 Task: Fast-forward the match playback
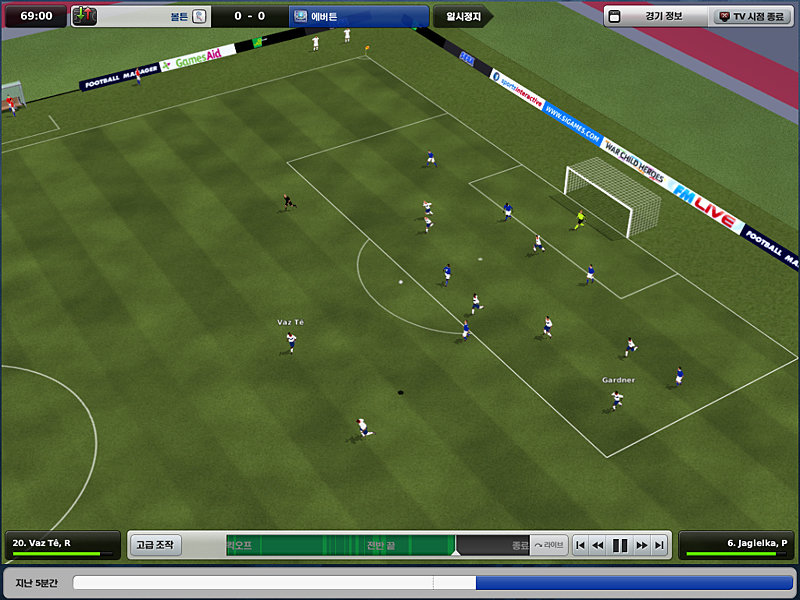(x=641, y=545)
